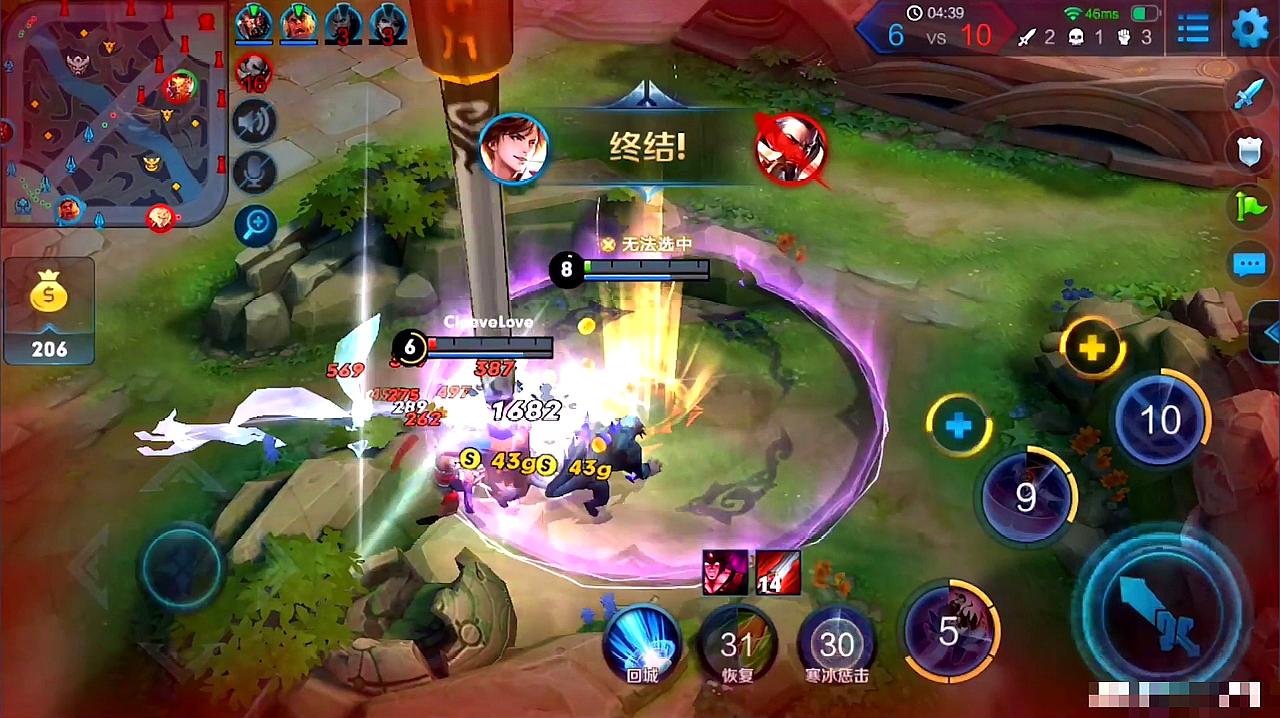Open the quick chat message bubble
This screenshot has height=718, width=1280.
click(x=1250, y=265)
